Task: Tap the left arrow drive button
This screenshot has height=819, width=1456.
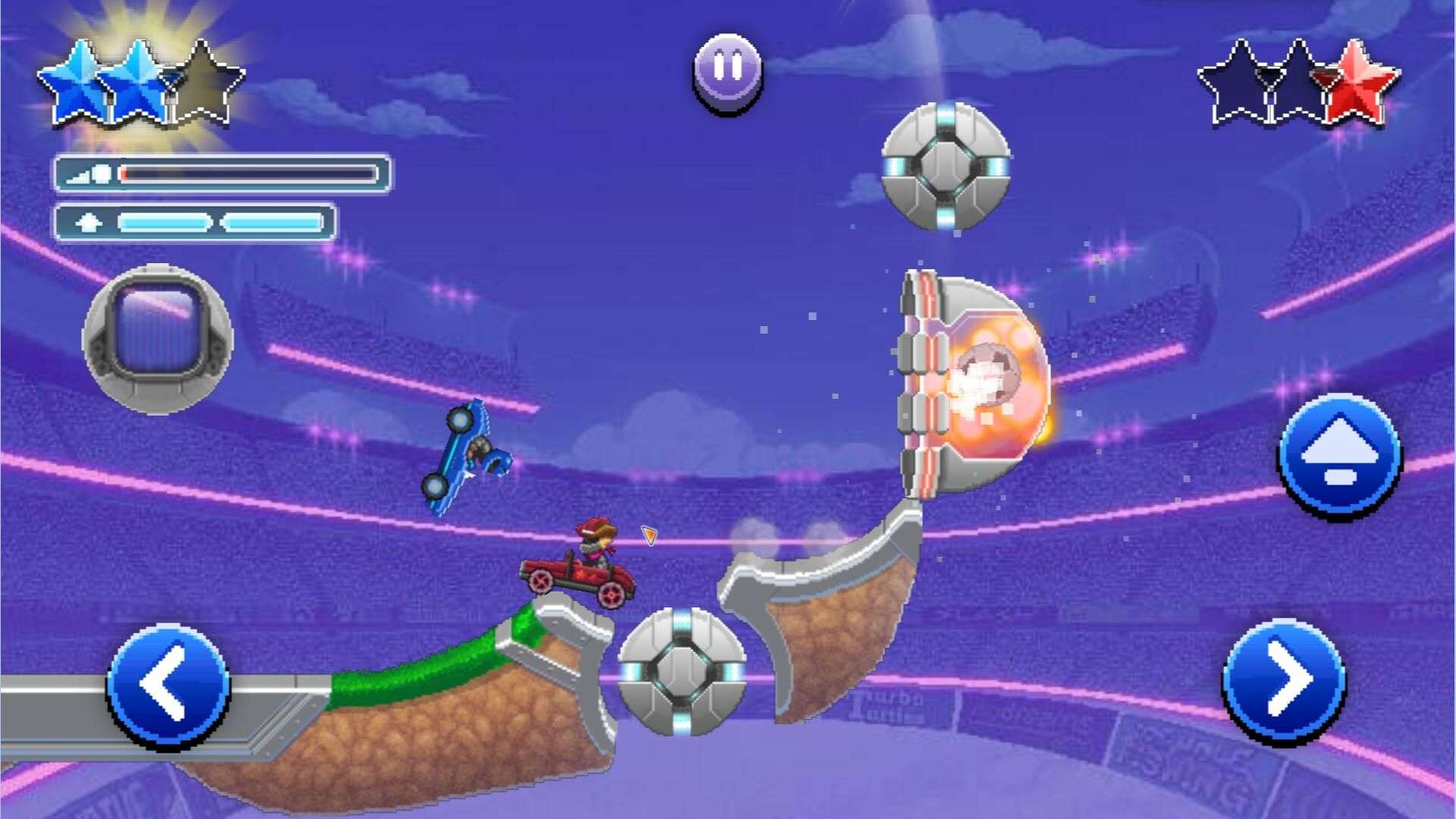Action: coord(168,685)
